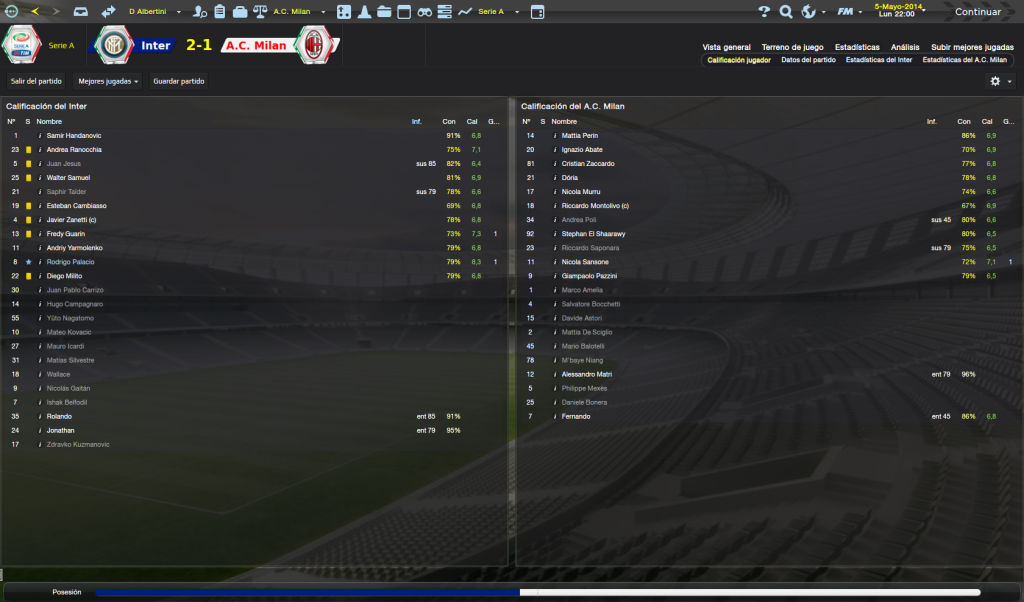Image resolution: width=1024 pixels, height=602 pixels.
Task: Open the Mejores jugadas dropdown
Action: 108,81
